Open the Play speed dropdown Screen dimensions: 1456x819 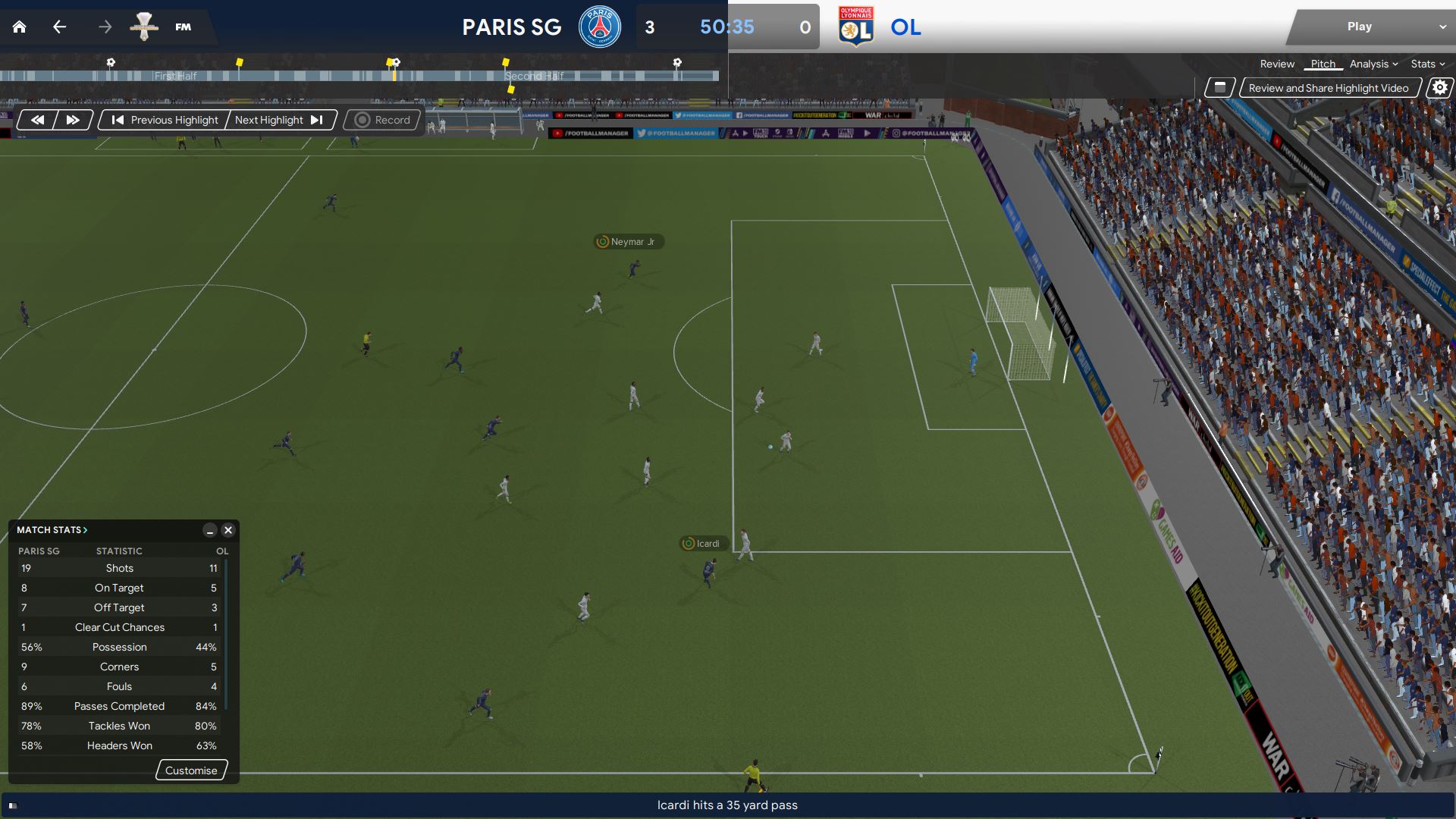(x=1442, y=27)
